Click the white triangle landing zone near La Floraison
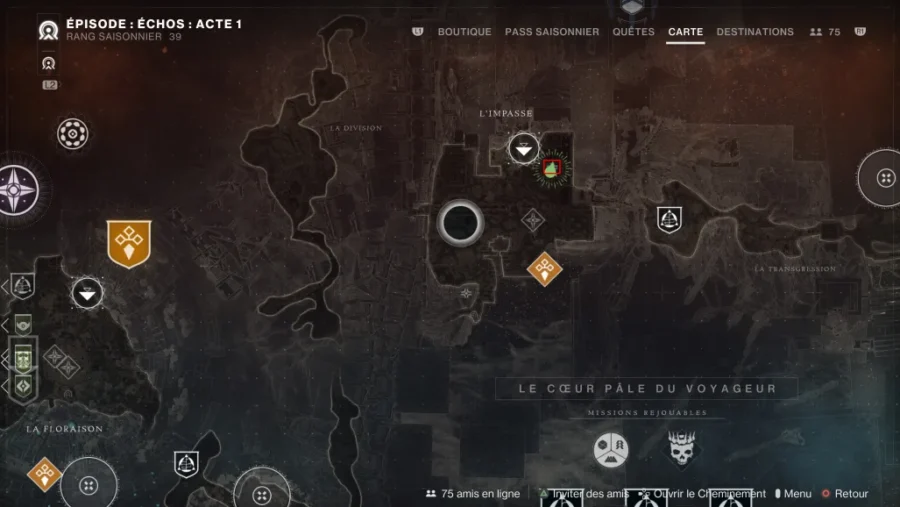This screenshot has width=900, height=507. [x=87, y=292]
